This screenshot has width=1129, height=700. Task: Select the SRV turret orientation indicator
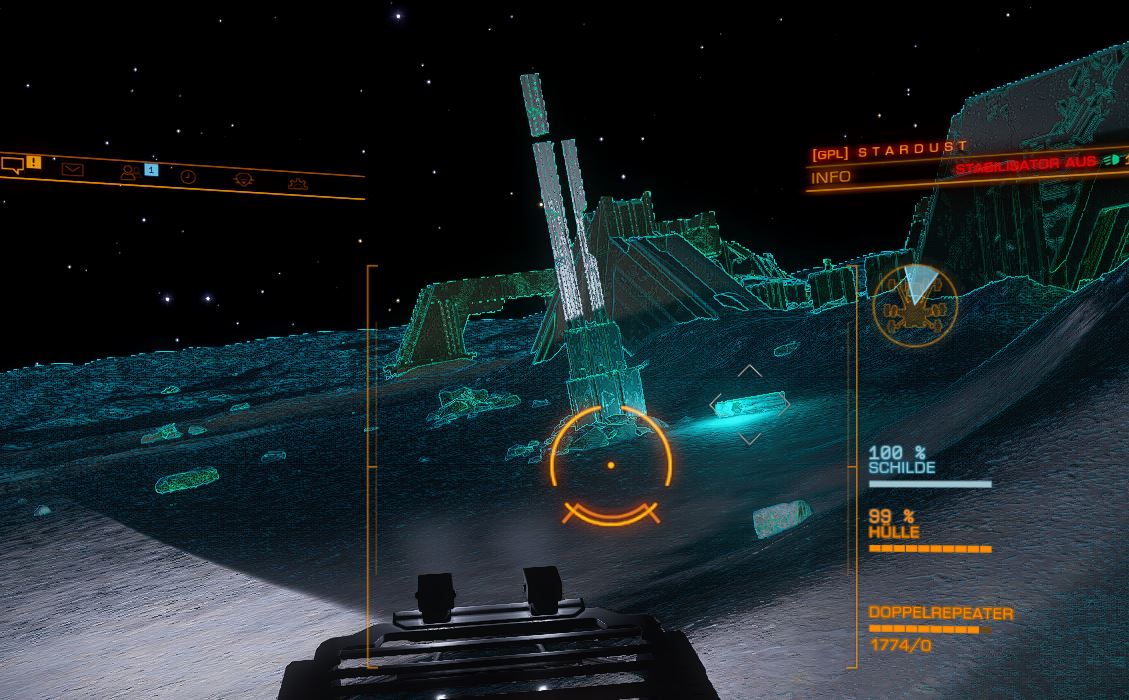[x=914, y=306]
